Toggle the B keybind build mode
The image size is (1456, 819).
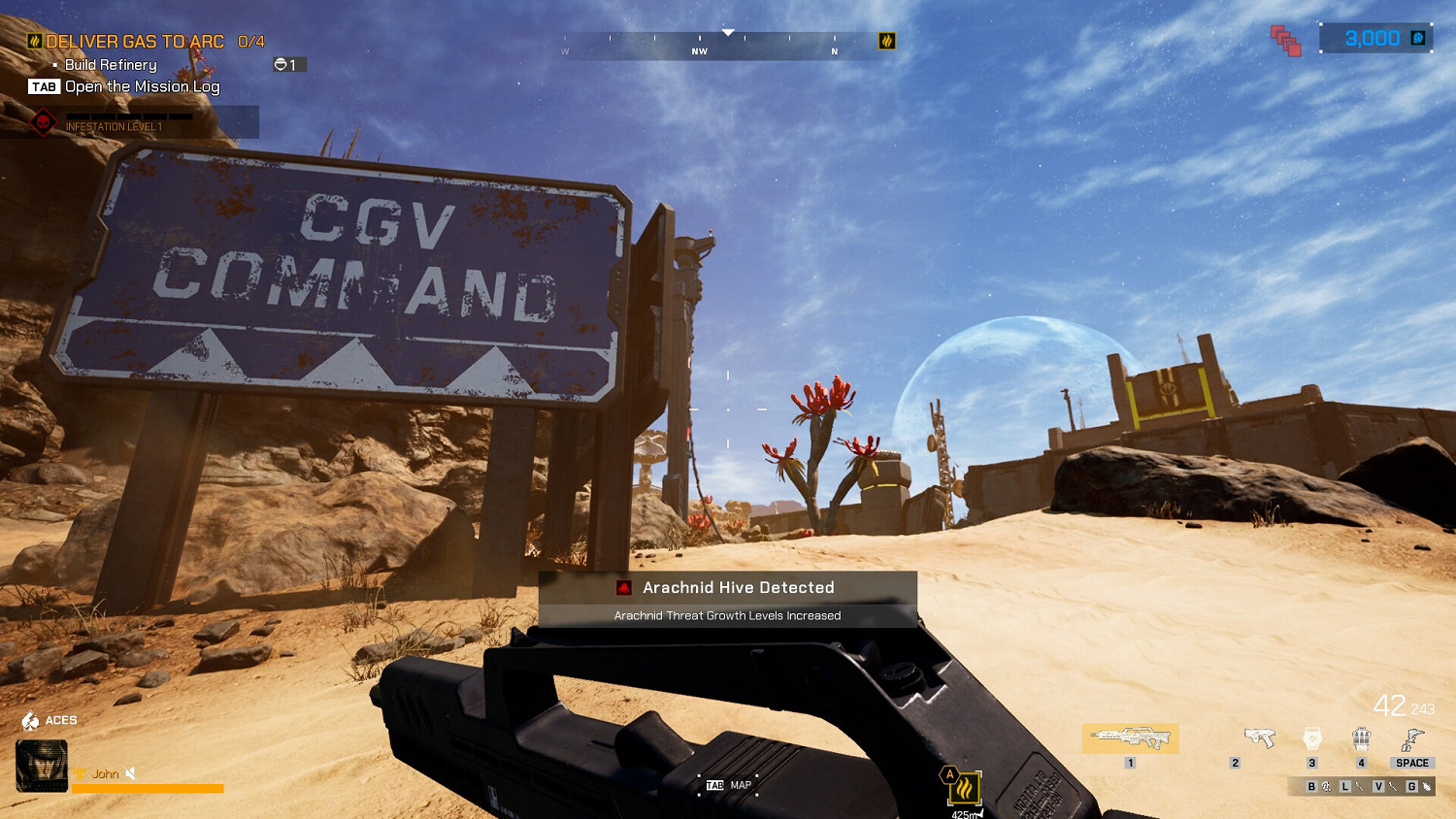(1309, 788)
